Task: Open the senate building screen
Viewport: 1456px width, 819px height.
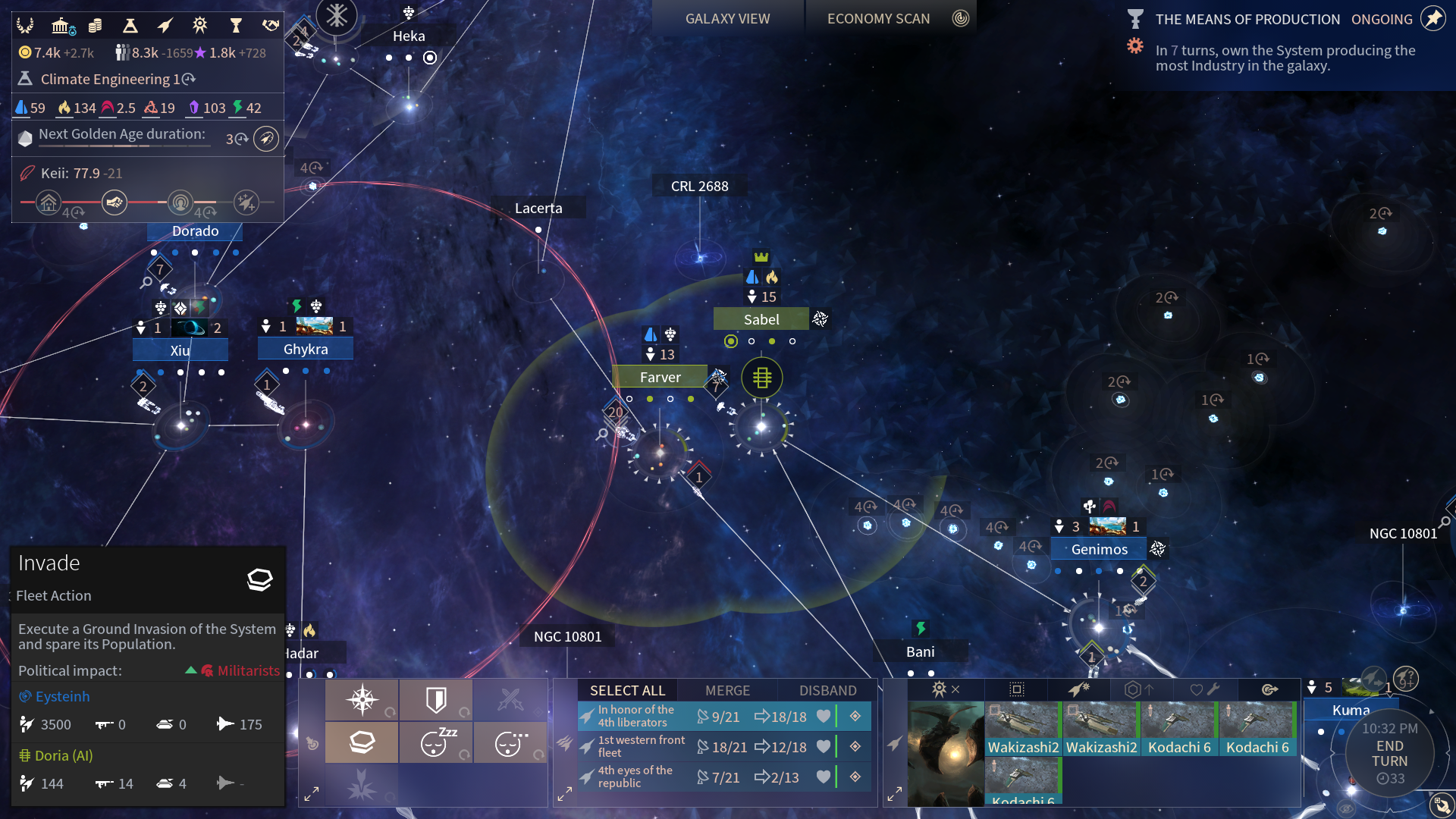Action: (61, 26)
